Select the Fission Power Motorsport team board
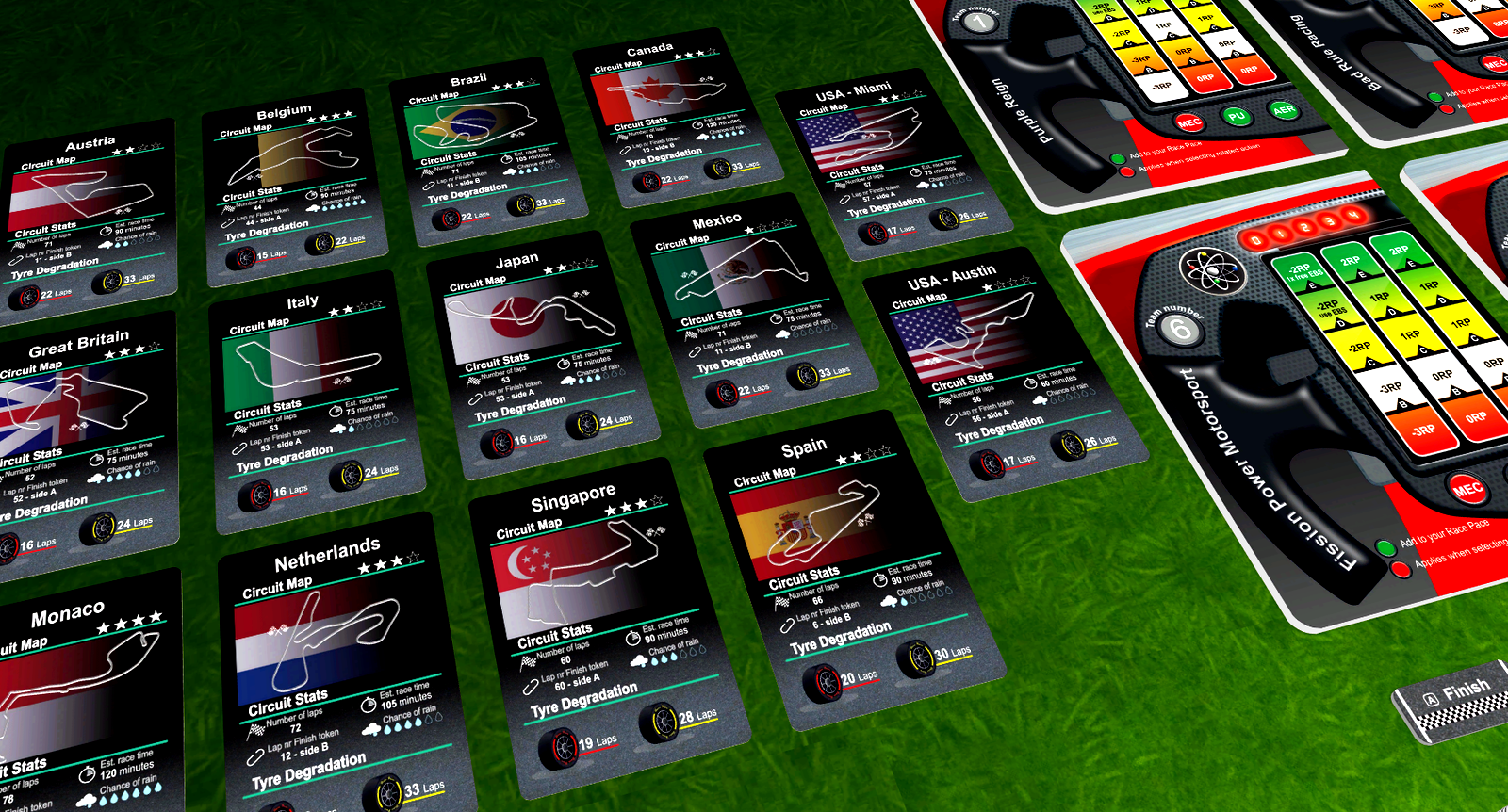1508x812 pixels. 1291,396
